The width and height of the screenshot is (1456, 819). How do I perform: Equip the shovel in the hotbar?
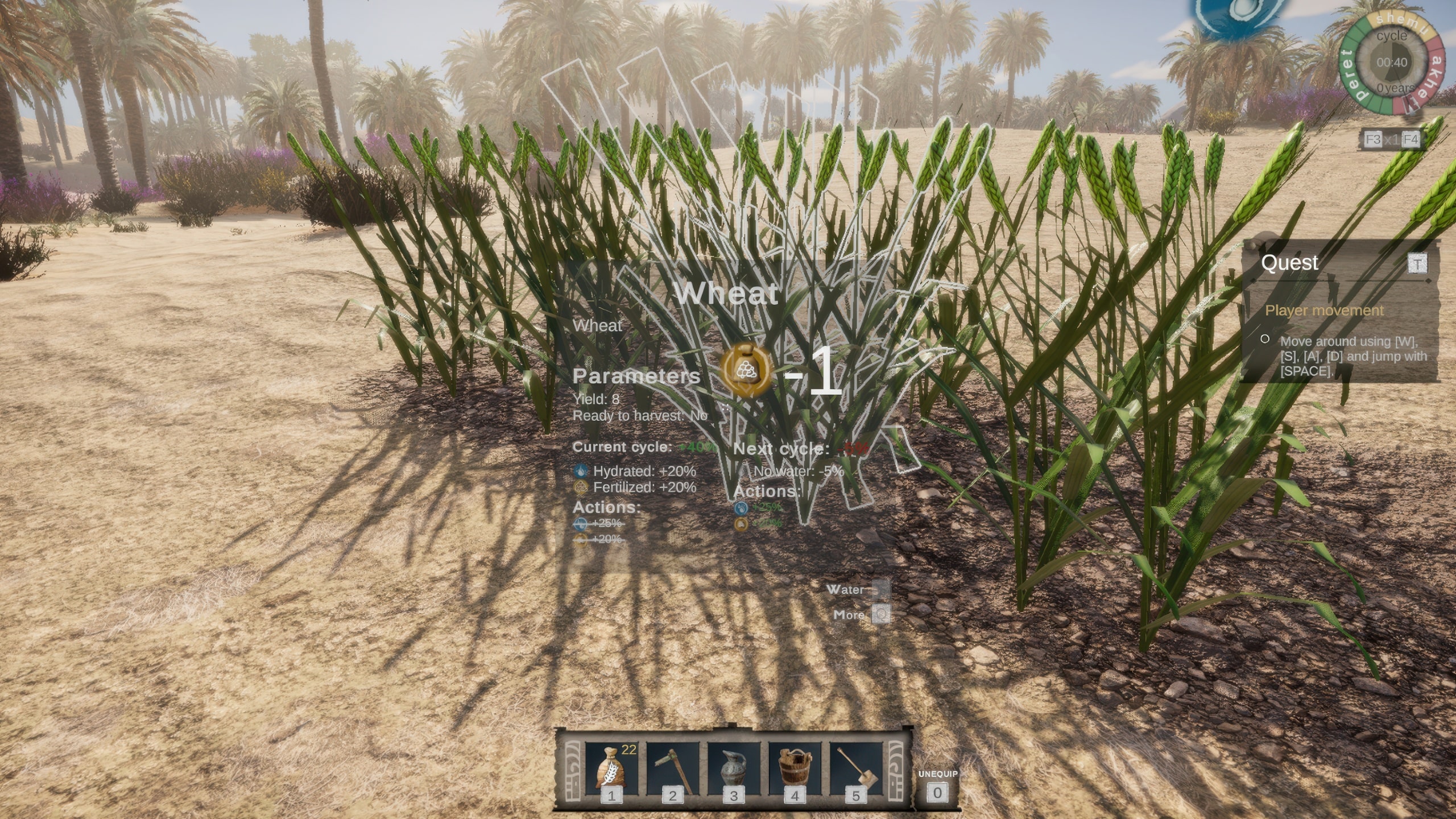856,768
